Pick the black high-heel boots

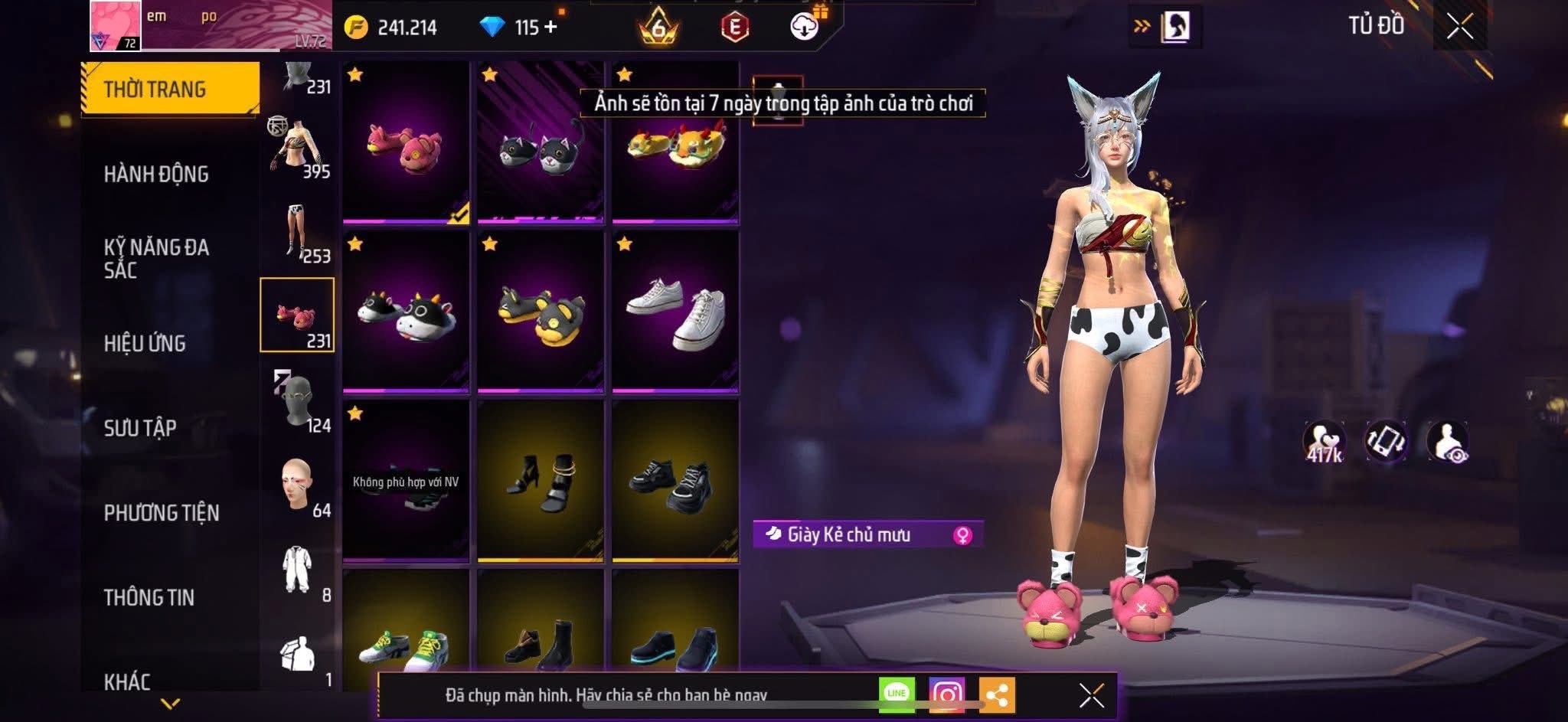[x=541, y=481]
